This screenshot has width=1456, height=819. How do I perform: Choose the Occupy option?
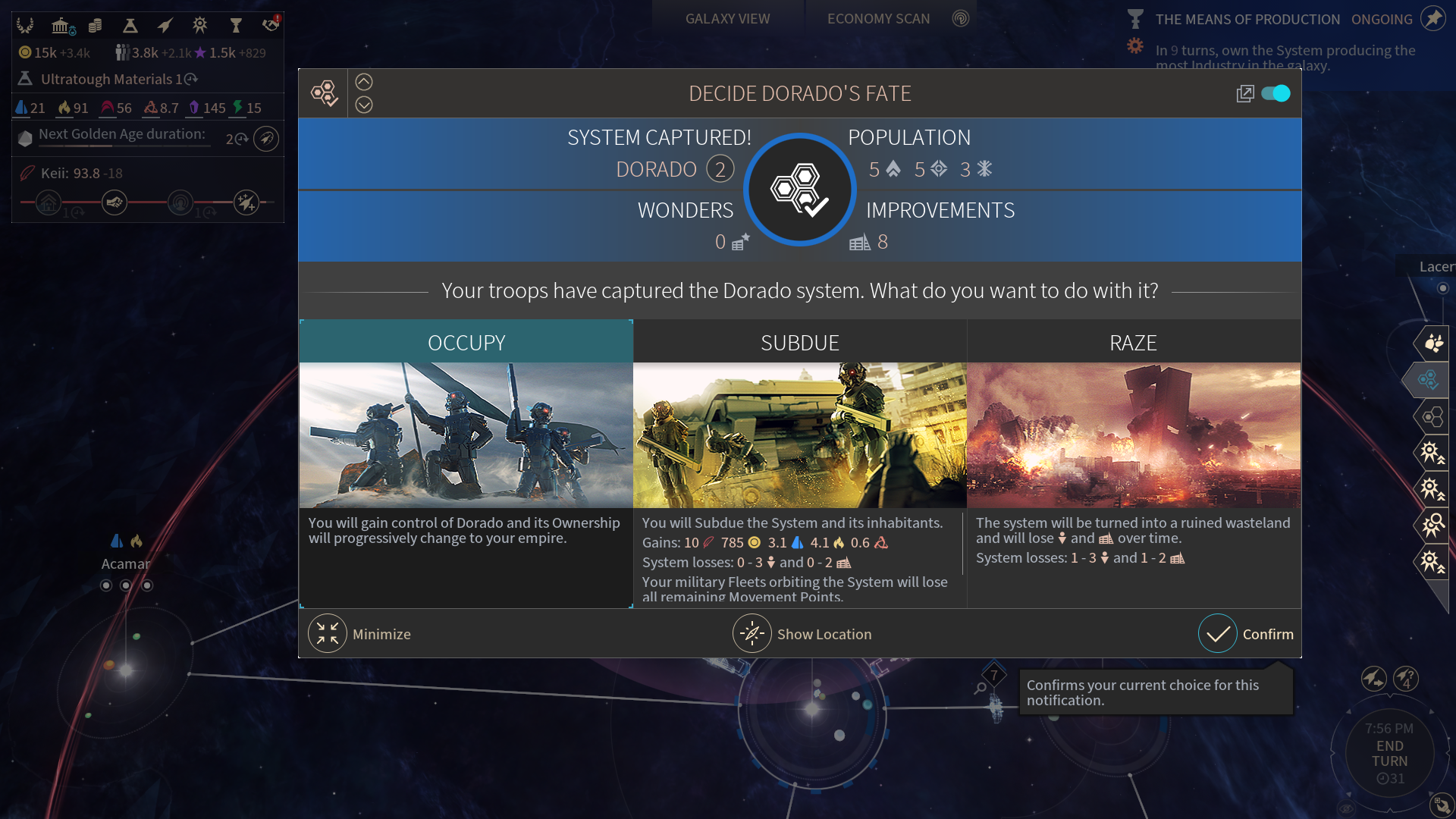tap(466, 343)
